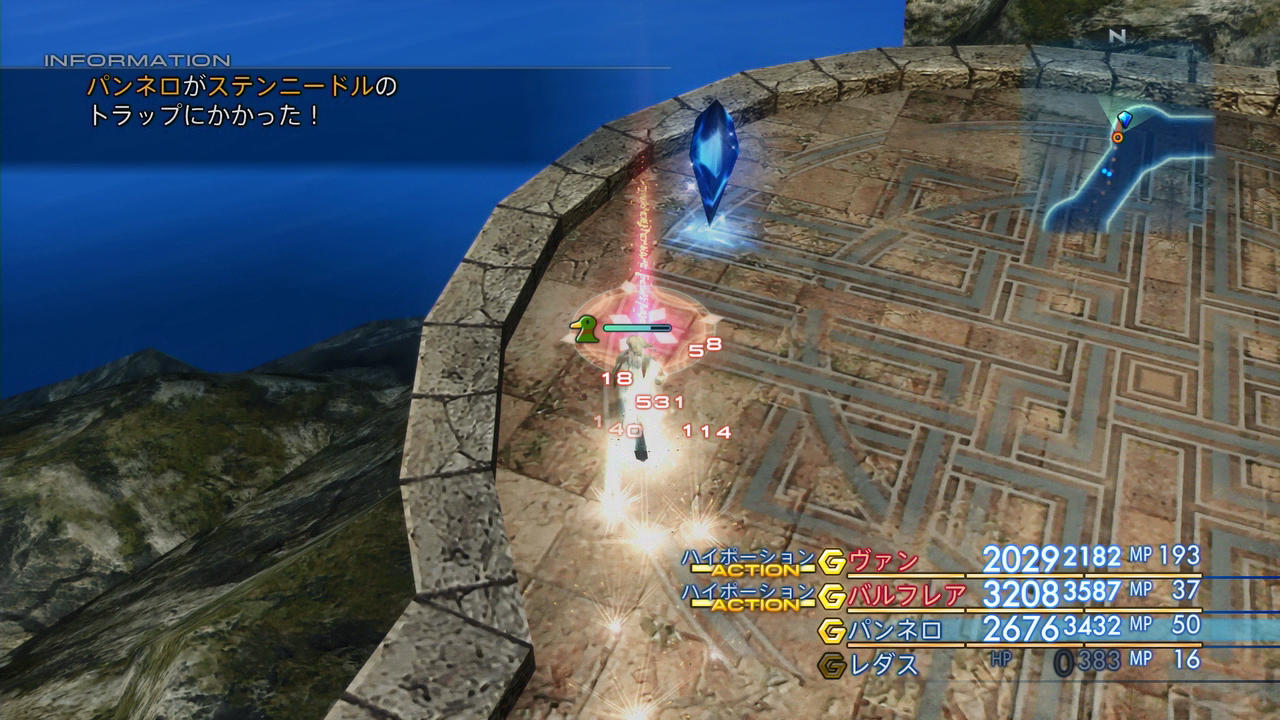Select Balthier's party row (バルフレア)
Screen dimensions: 1280x720
coord(907,595)
